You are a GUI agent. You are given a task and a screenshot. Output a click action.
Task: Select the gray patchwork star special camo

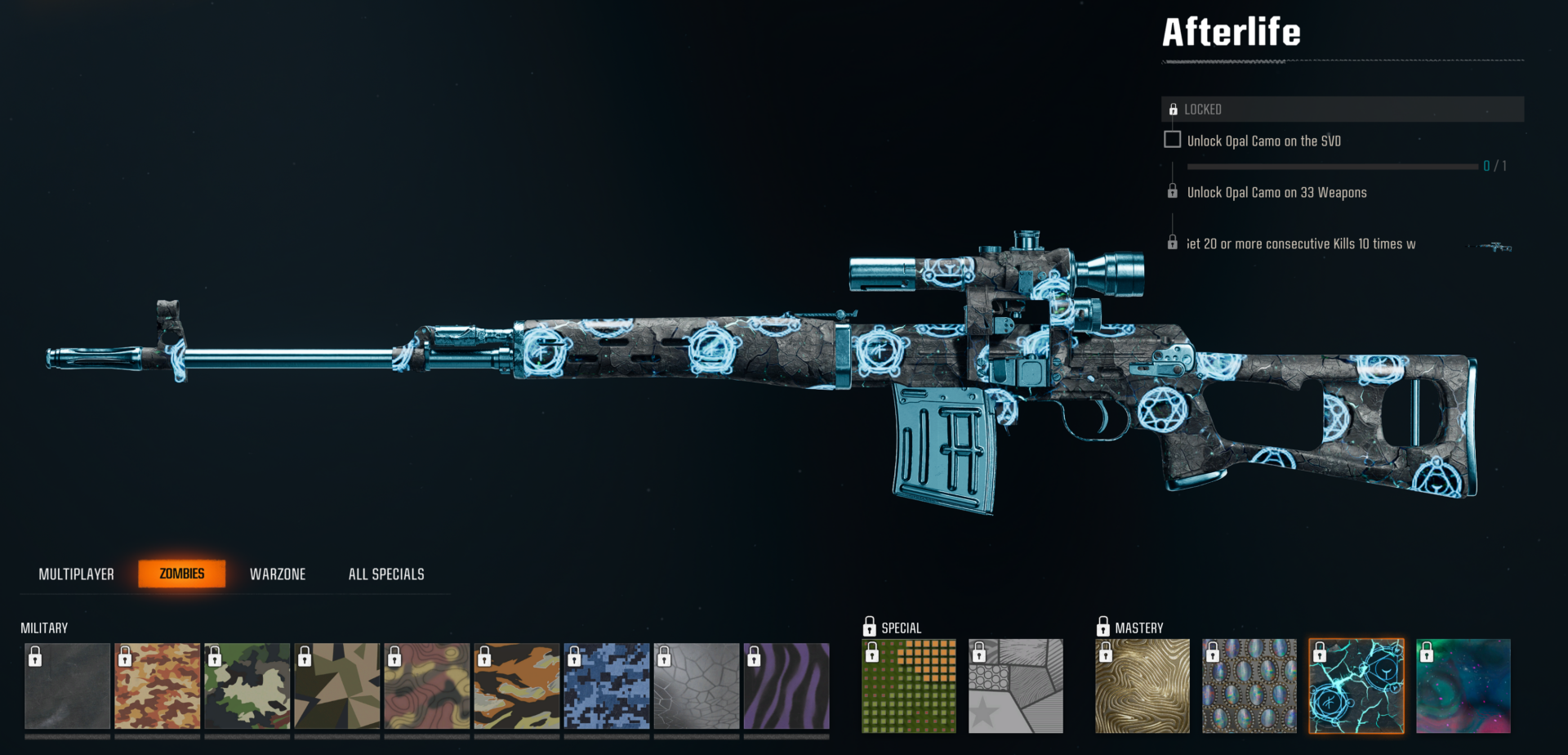click(1015, 686)
